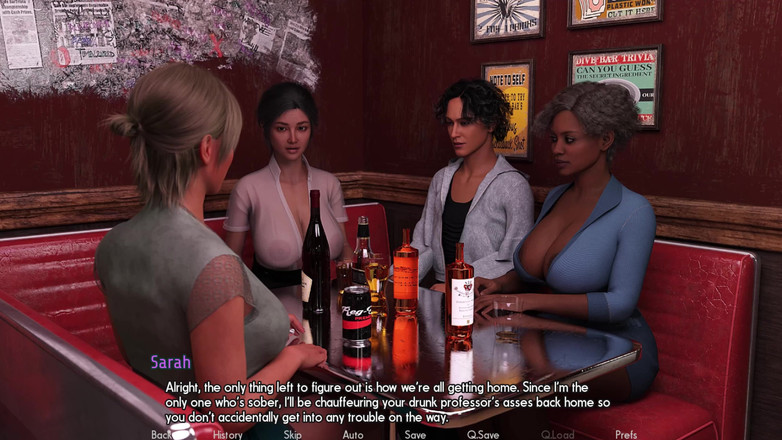Open the dialogue History log
This screenshot has width=782, height=440.
click(227, 434)
